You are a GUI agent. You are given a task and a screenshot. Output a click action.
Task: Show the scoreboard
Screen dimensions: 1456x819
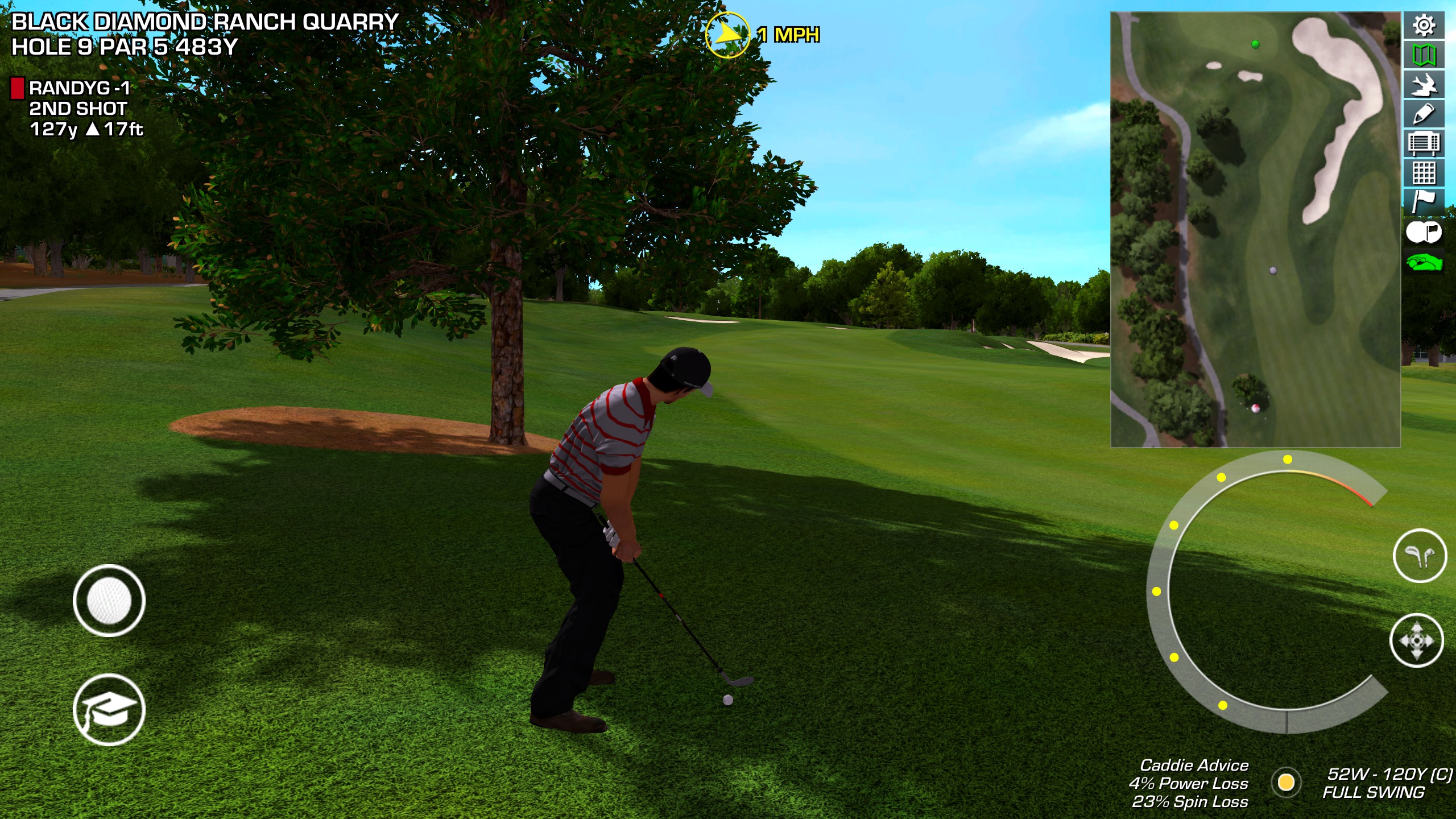tap(1424, 143)
